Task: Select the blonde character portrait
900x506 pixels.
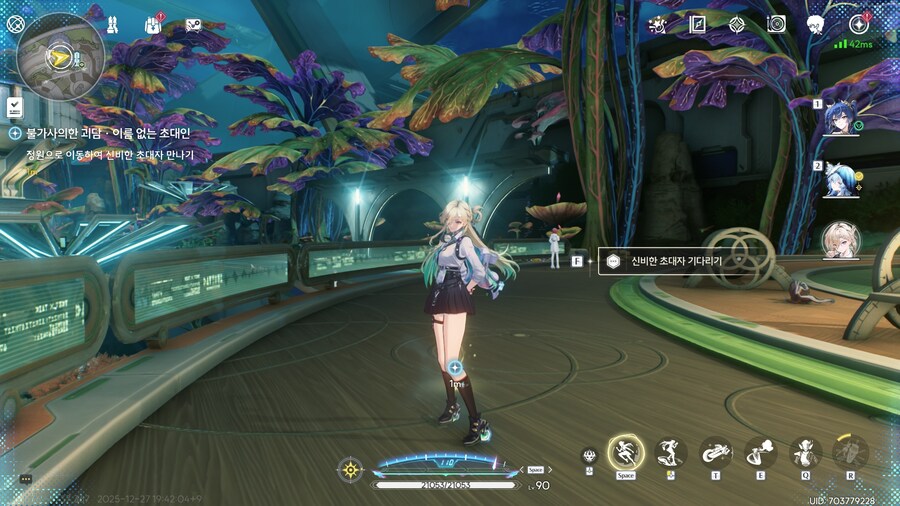Action: (x=841, y=241)
